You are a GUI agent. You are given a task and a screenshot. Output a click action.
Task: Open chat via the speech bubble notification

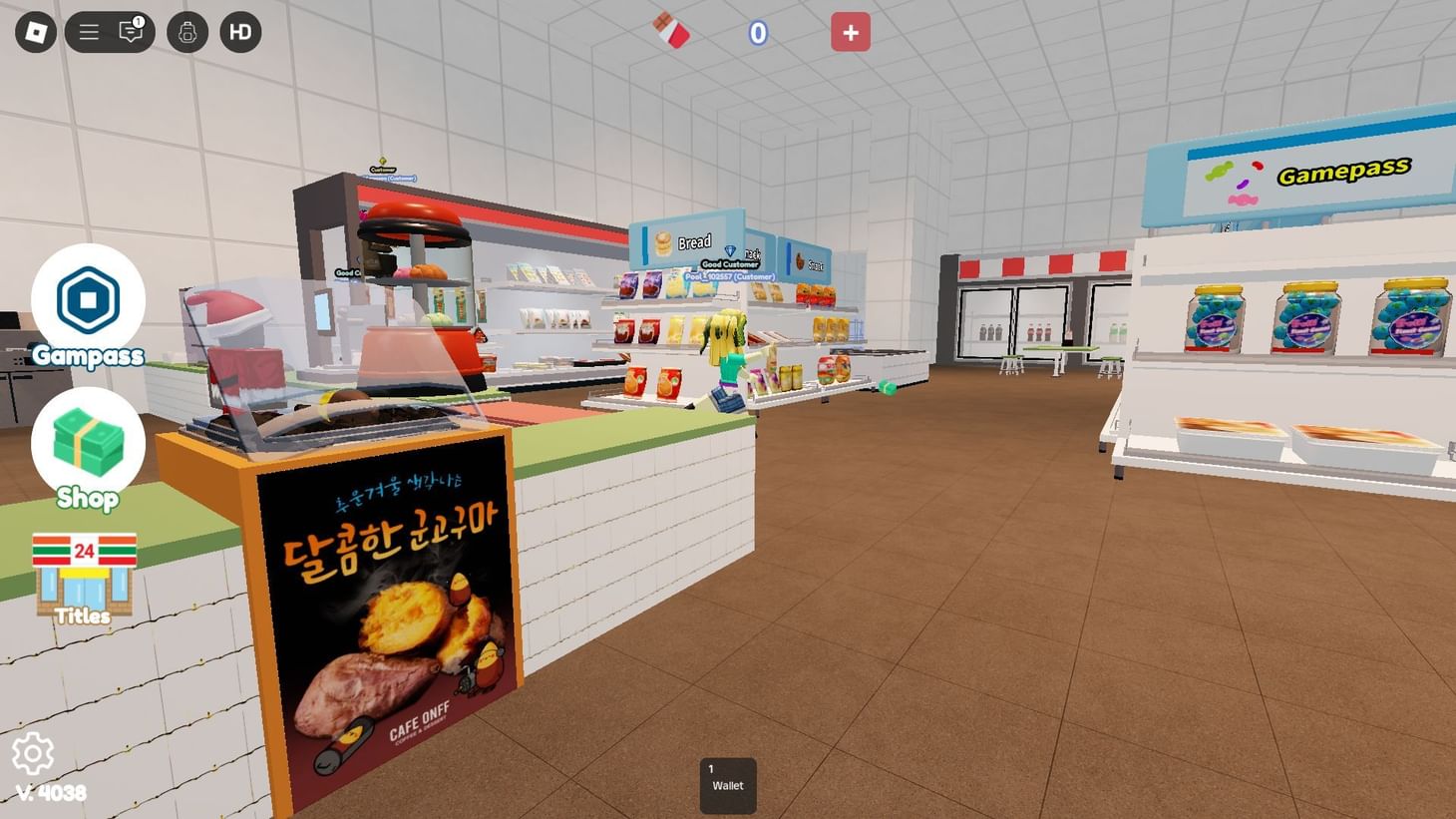click(128, 31)
